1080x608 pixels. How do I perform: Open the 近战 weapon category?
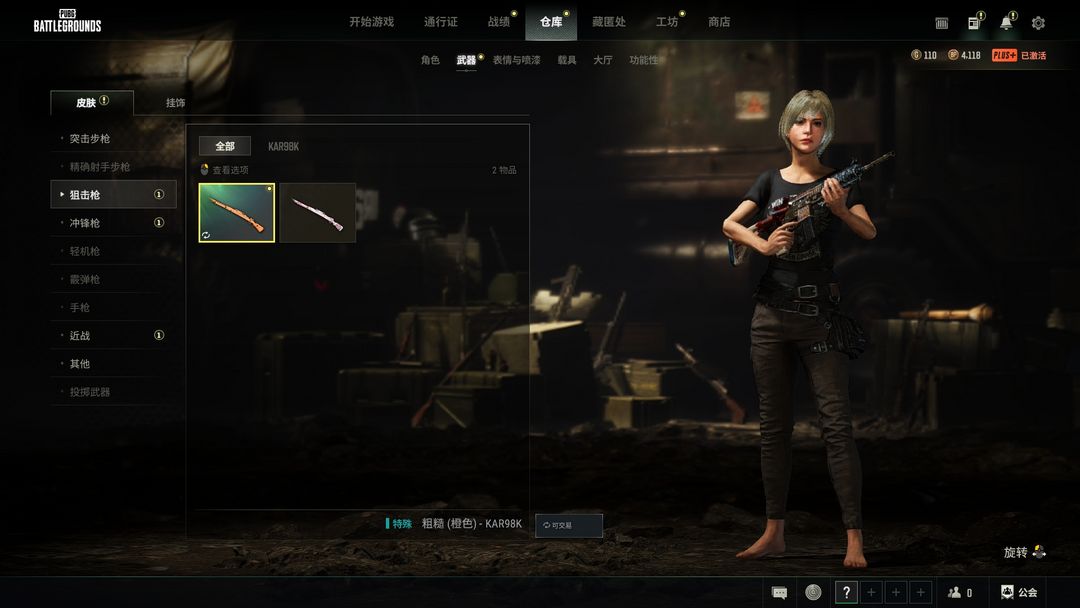(x=80, y=336)
